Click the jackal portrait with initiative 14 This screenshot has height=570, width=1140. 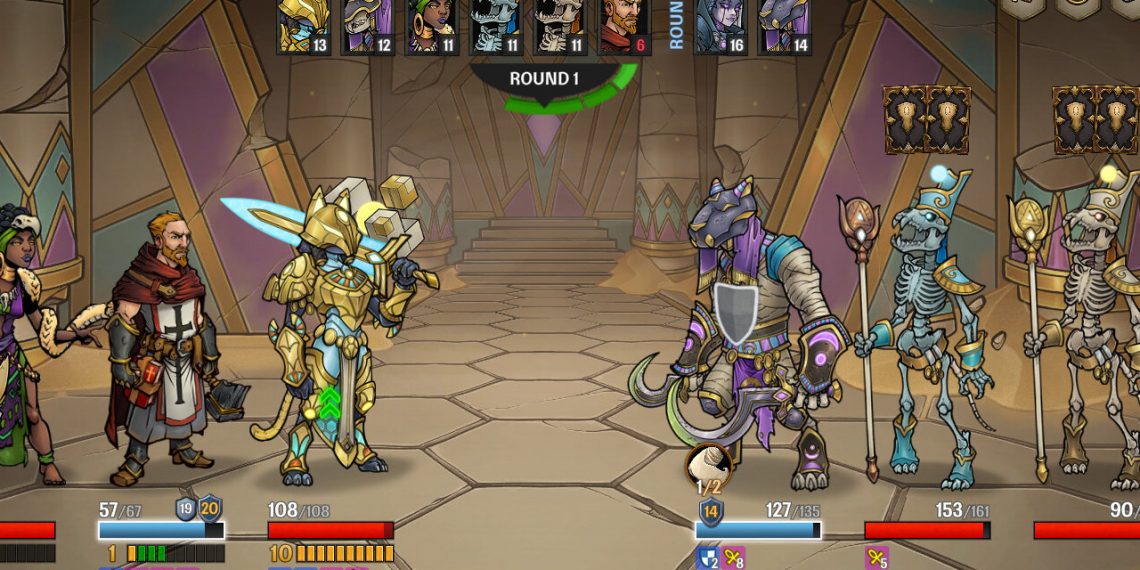click(x=784, y=25)
